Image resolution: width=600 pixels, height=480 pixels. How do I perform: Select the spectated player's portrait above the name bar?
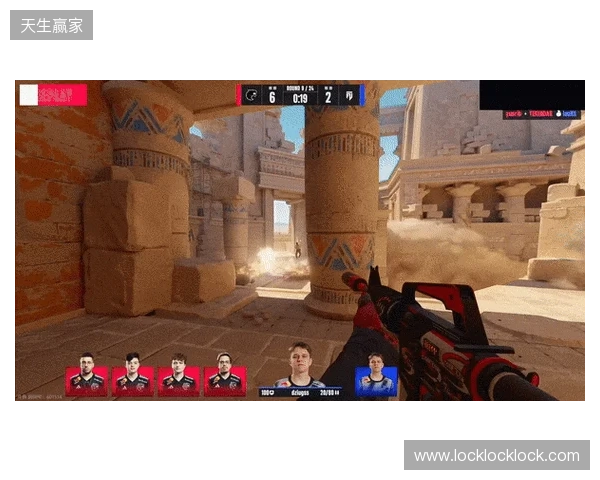click(300, 365)
